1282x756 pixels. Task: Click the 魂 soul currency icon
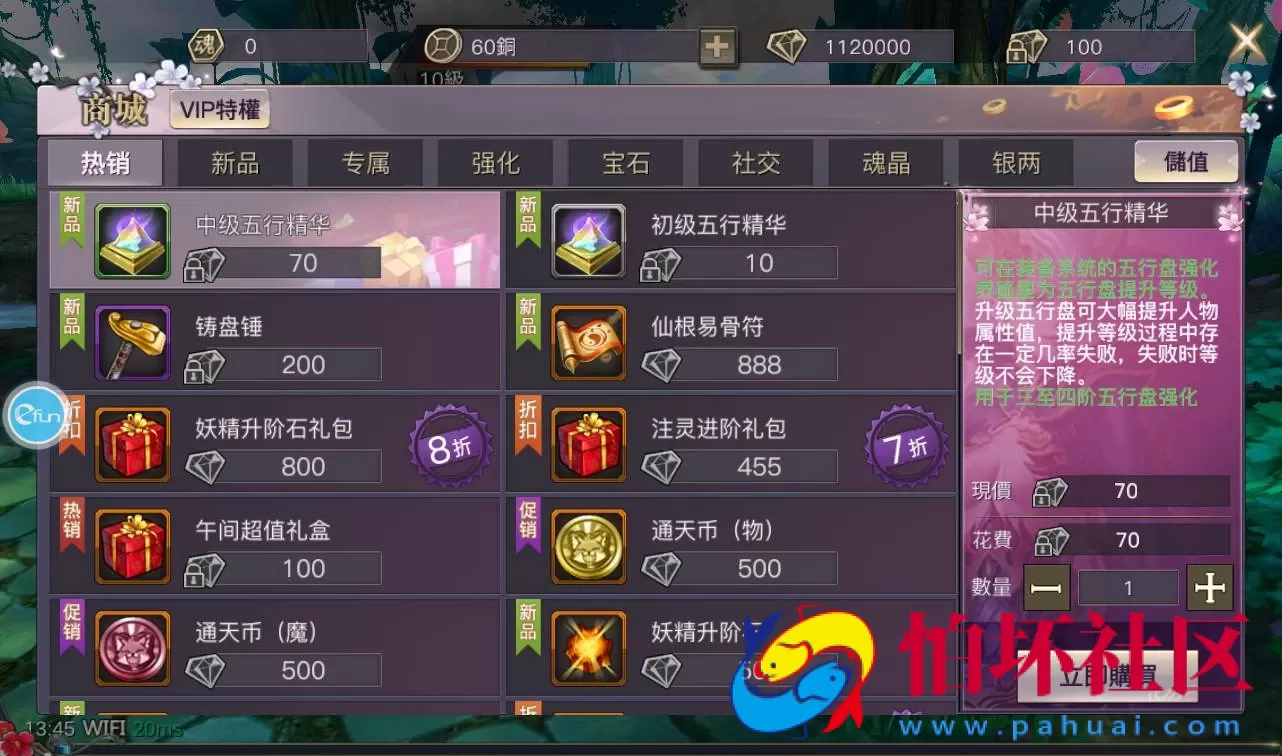[204, 45]
